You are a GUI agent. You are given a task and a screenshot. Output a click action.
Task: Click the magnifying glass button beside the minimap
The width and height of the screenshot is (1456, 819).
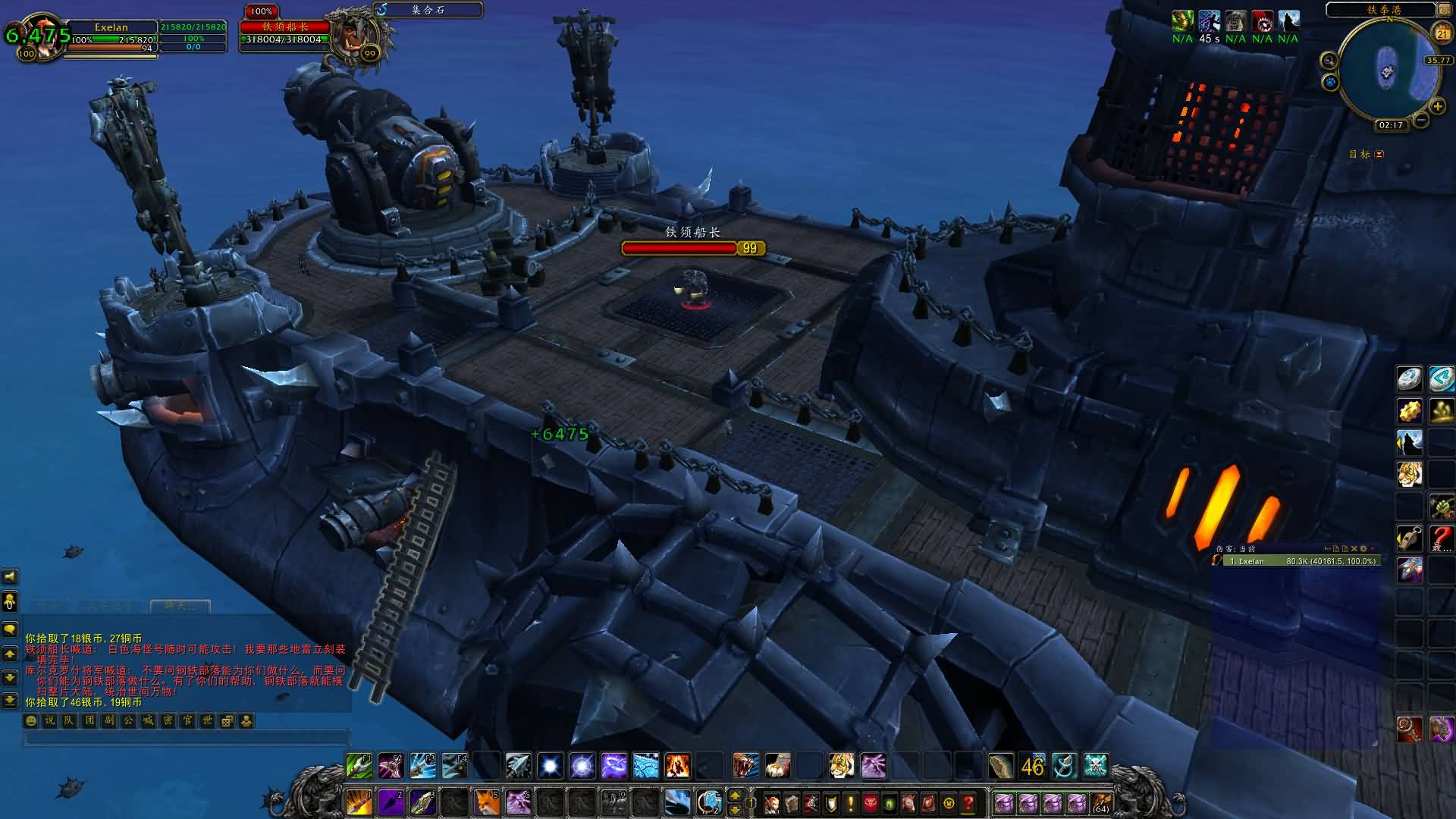point(1329,60)
